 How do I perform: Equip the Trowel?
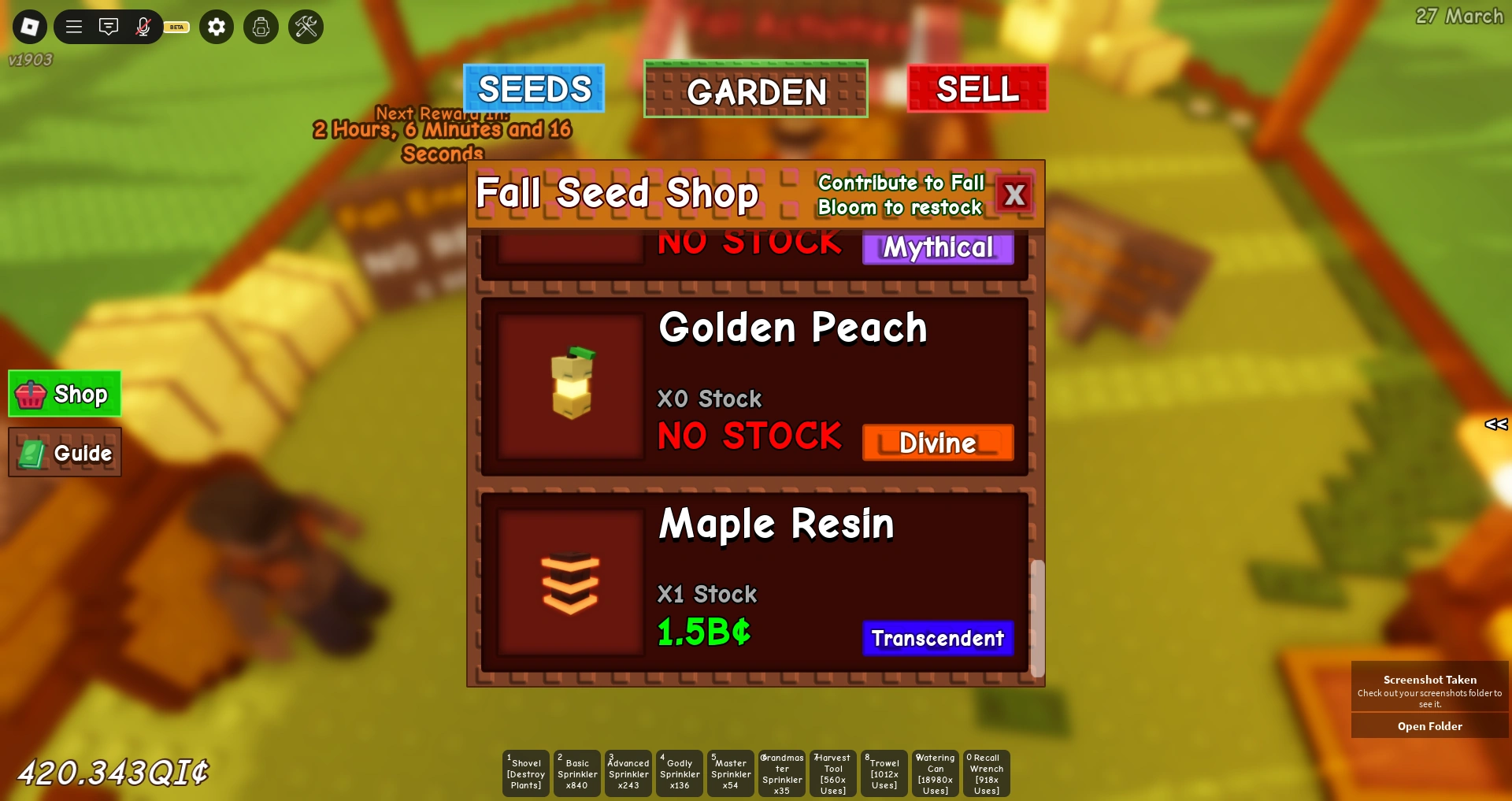tap(884, 773)
